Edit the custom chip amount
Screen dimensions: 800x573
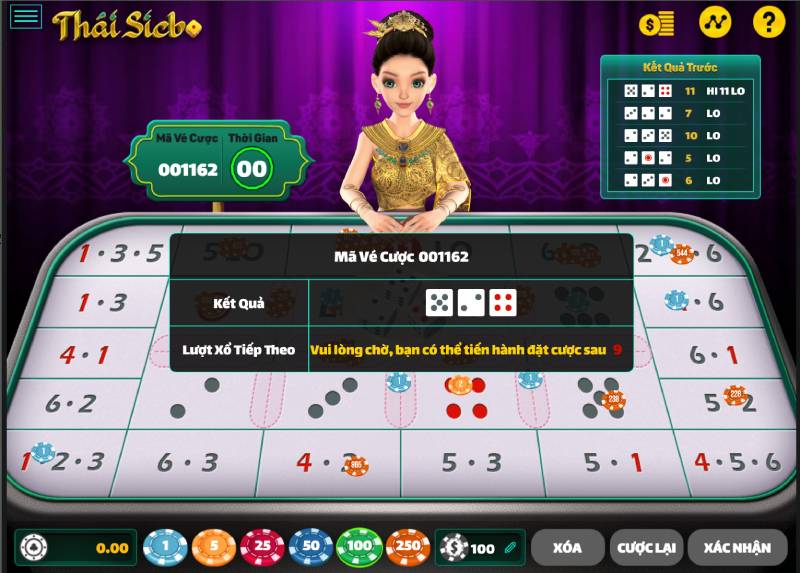pyautogui.click(x=510, y=548)
